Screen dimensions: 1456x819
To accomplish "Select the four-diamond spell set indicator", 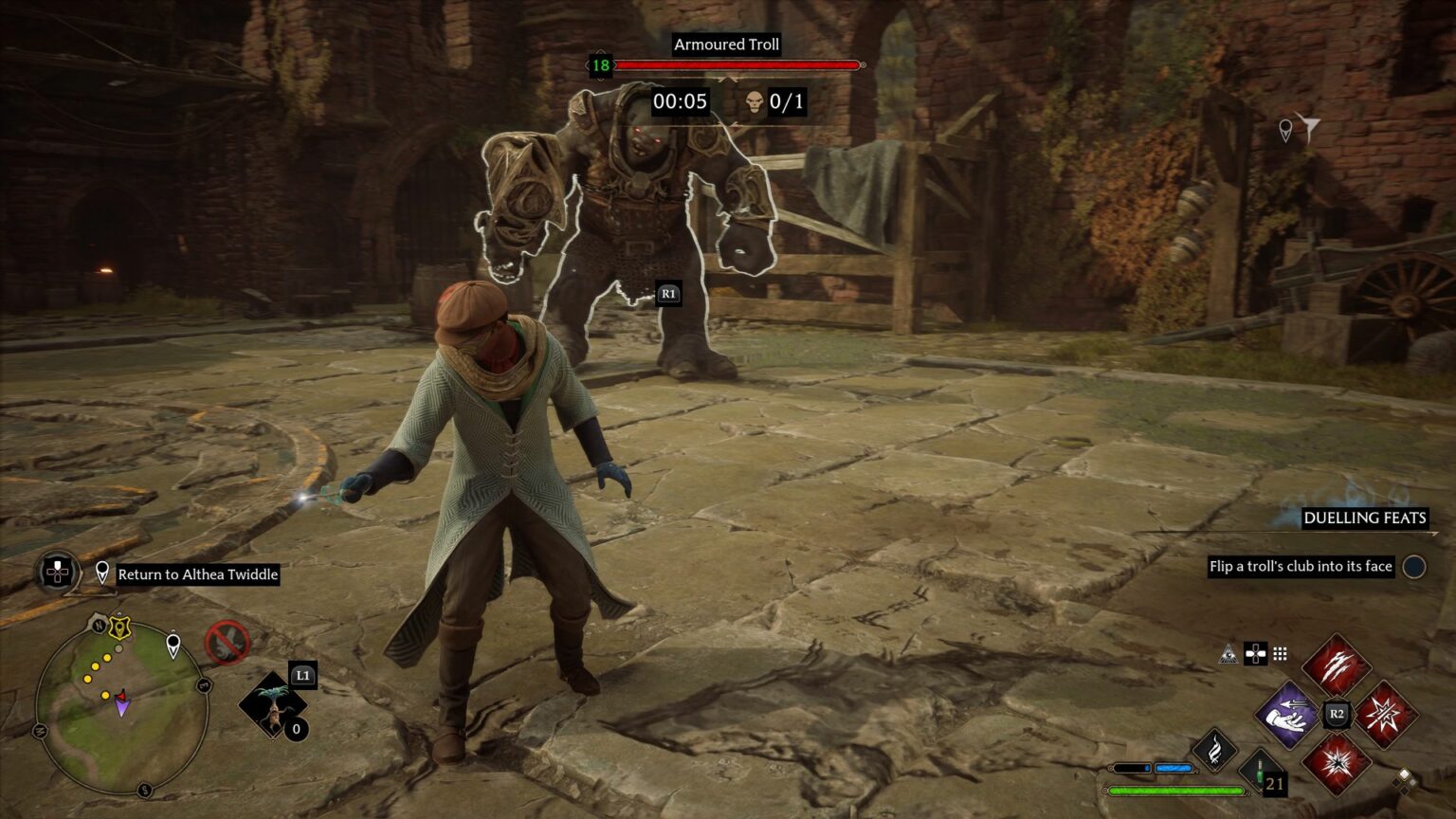I will click(x=1406, y=779).
